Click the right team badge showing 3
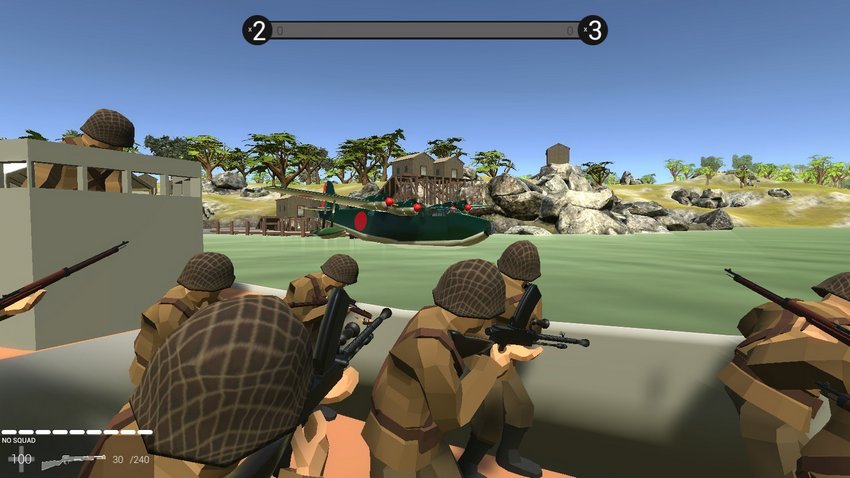The image size is (850, 478). point(593,30)
